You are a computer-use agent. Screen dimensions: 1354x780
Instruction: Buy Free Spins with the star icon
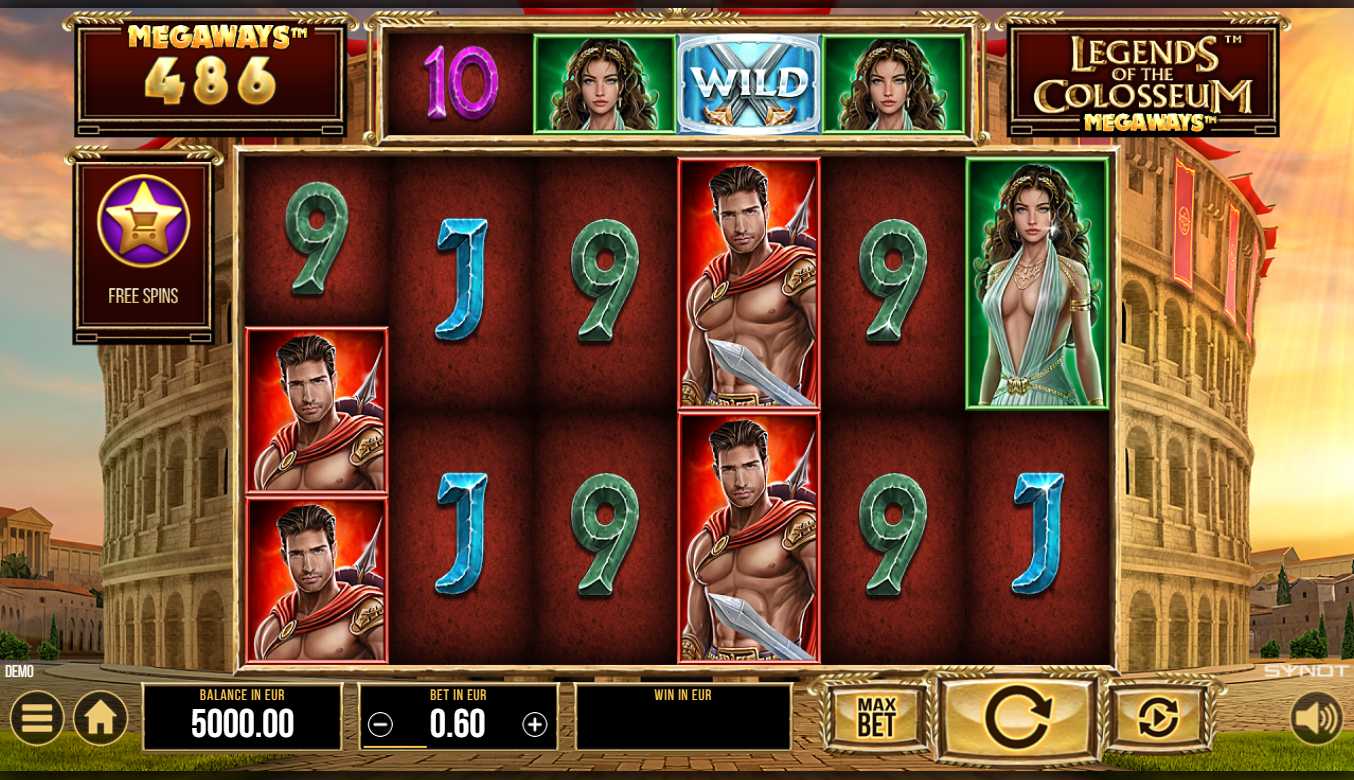[x=143, y=221]
